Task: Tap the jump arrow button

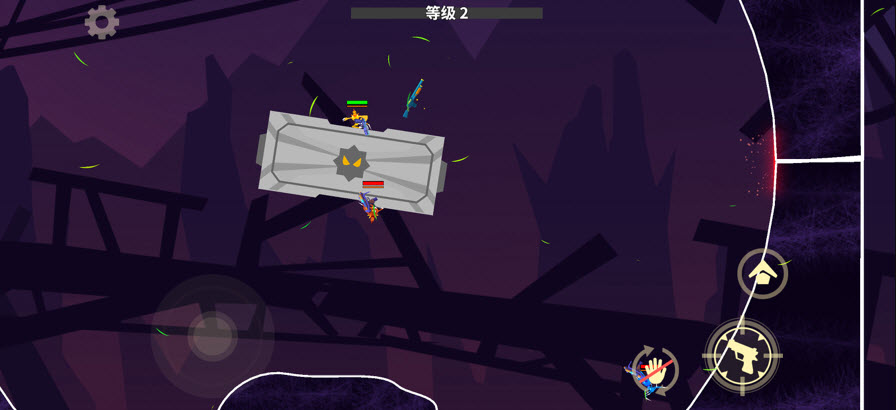Action: point(762,273)
